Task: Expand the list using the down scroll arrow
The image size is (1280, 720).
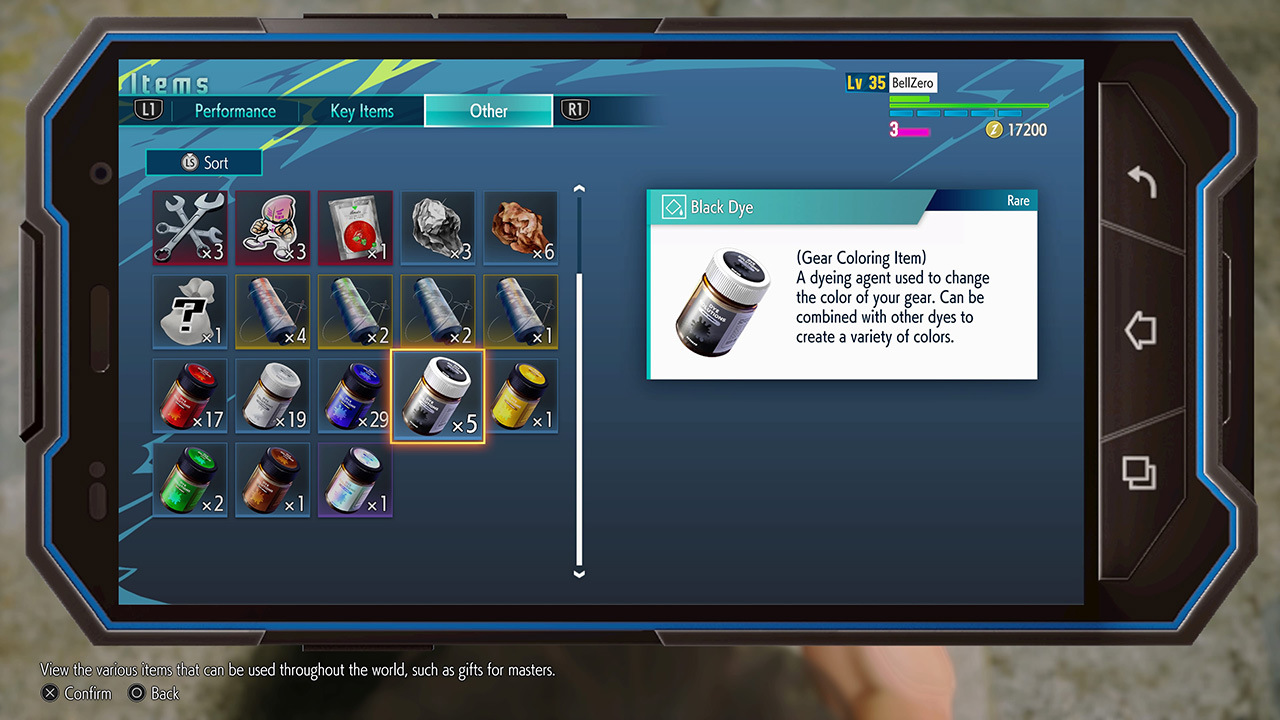Action: tap(579, 573)
